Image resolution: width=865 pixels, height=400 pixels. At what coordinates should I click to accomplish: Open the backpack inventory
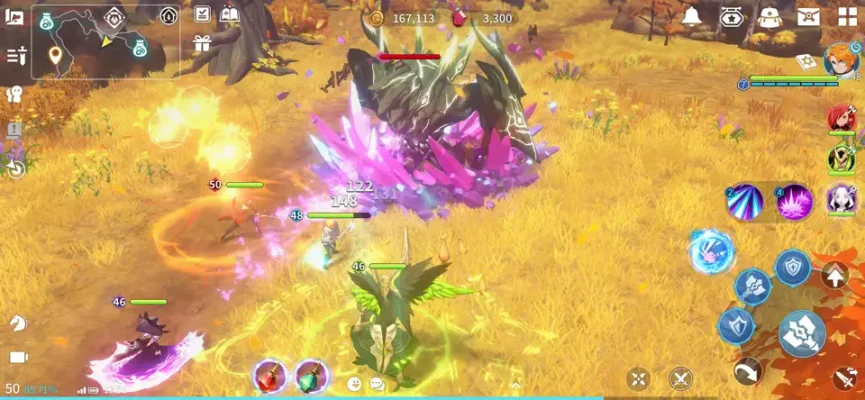(x=769, y=17)
